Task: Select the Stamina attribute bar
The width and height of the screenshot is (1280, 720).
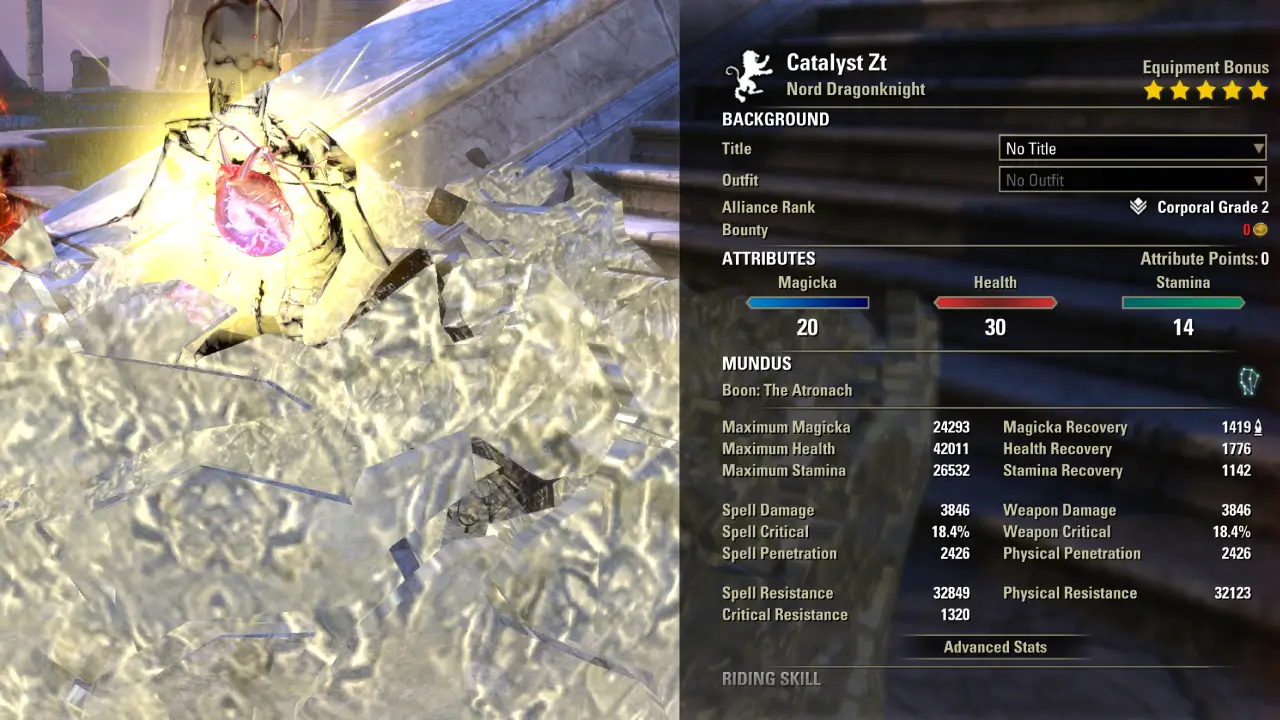Action: tap(1183, 303)
